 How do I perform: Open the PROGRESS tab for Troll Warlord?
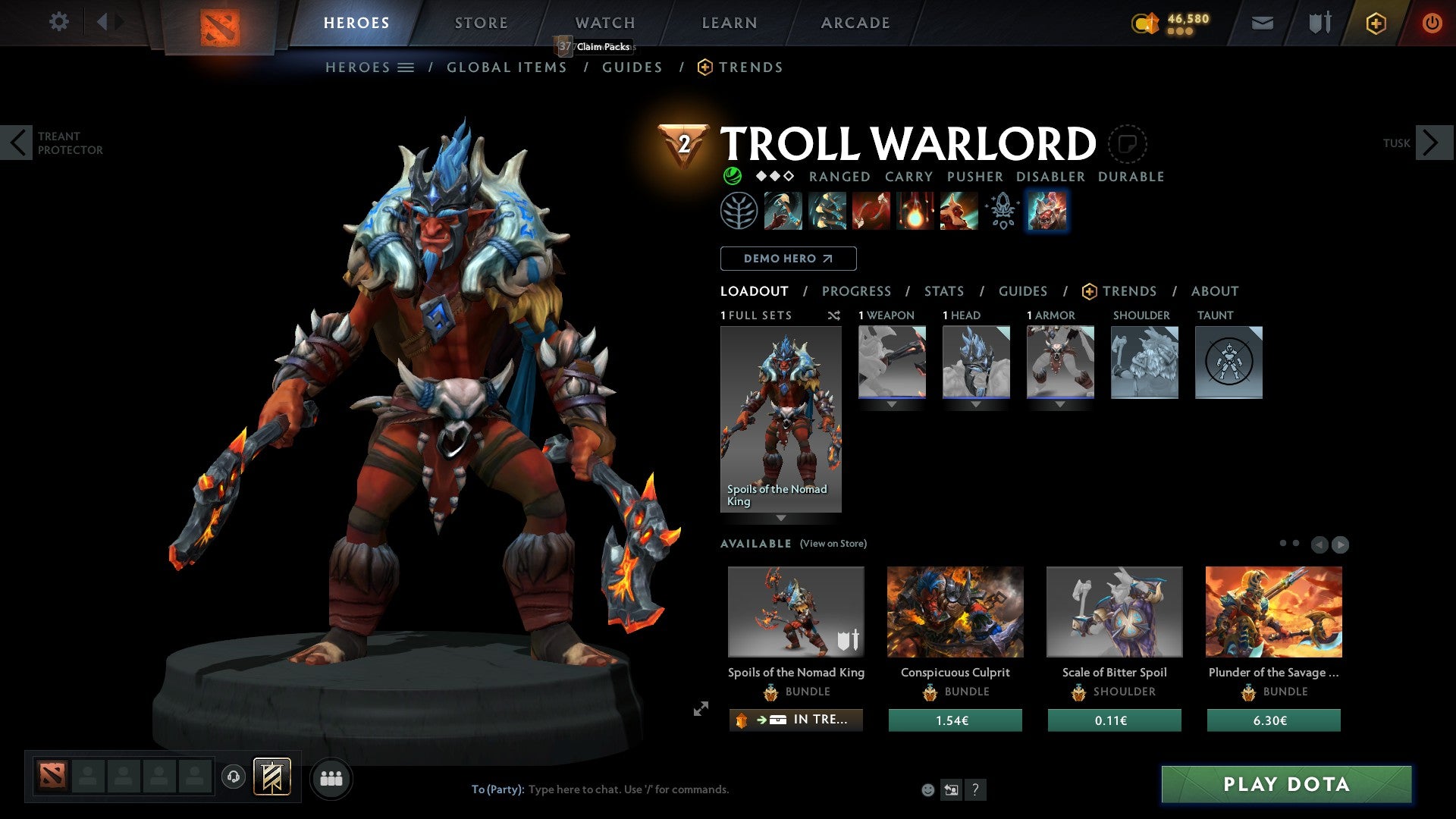click(x=857, y=290)
